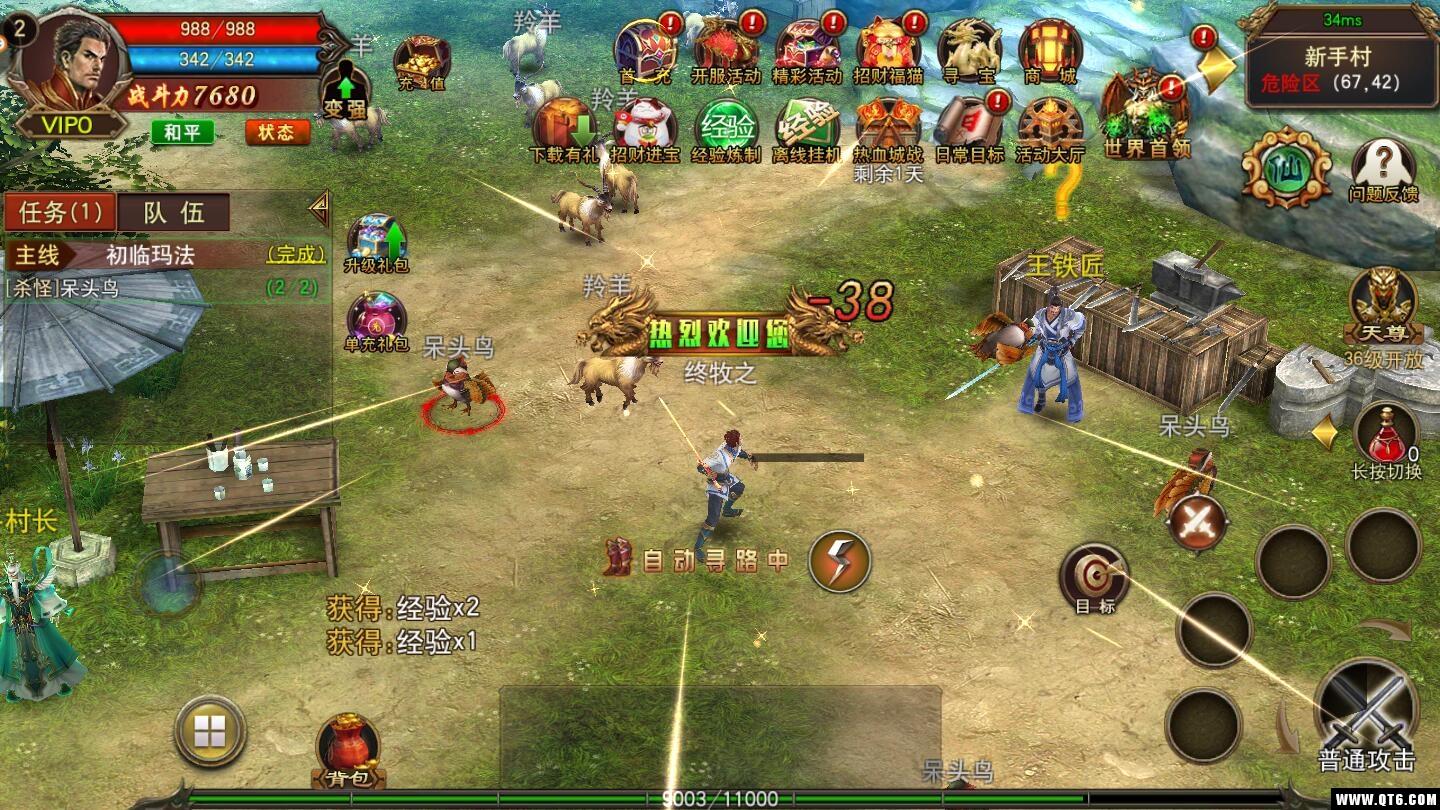This screenshot has width=1440, height=810.
Task: Open the 任务 quest tab
Action: pyautogui.click(x=60, y=212)
